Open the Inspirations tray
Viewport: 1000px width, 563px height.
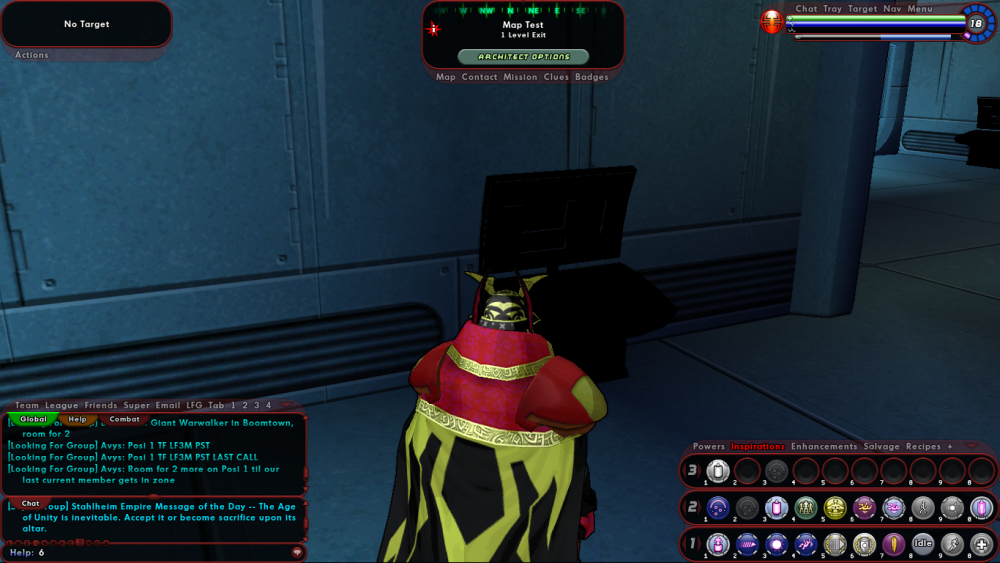pos(757,446)
